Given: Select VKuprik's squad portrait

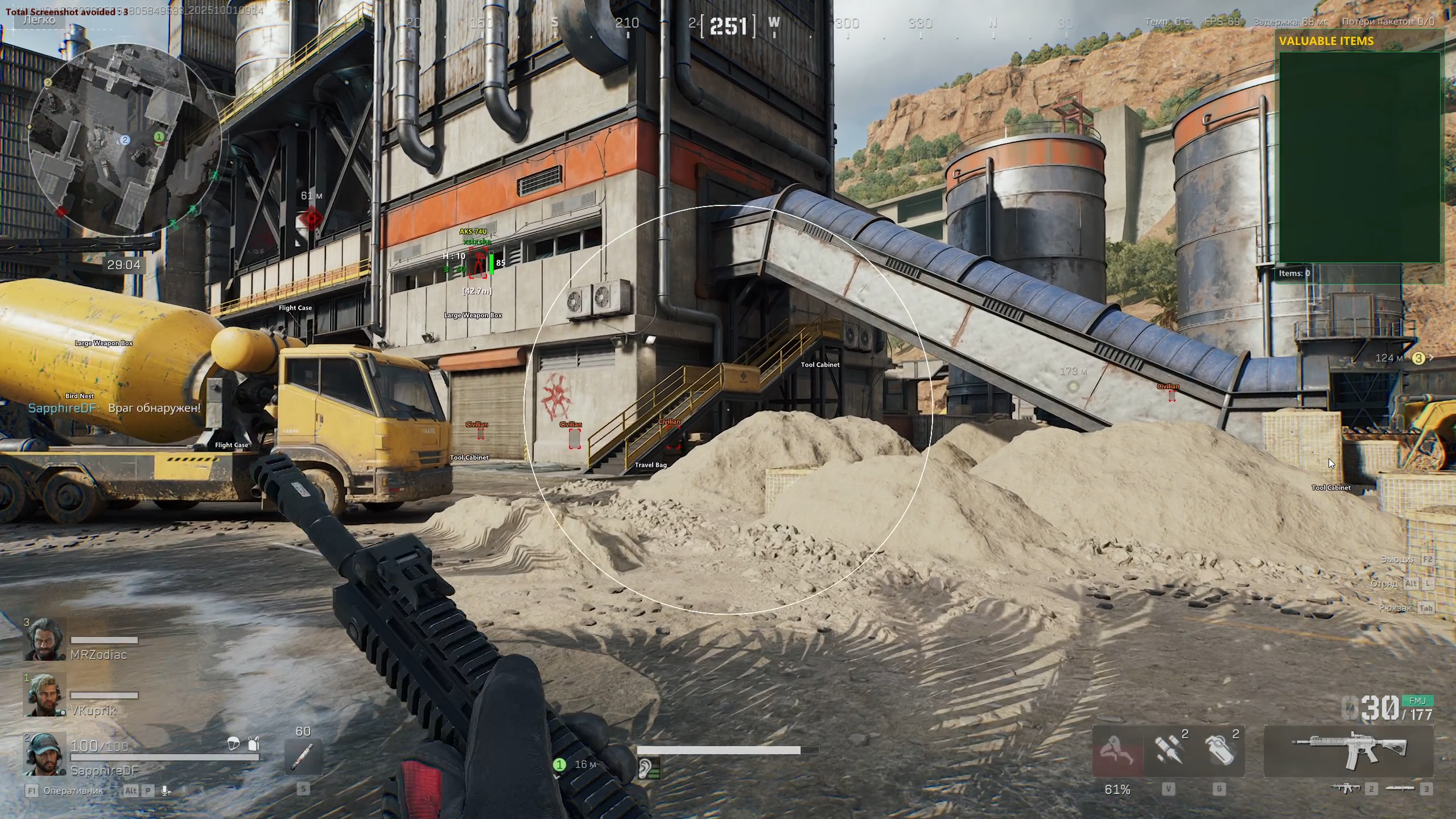Looking at the screenshot, I should (x=44, y=695).
